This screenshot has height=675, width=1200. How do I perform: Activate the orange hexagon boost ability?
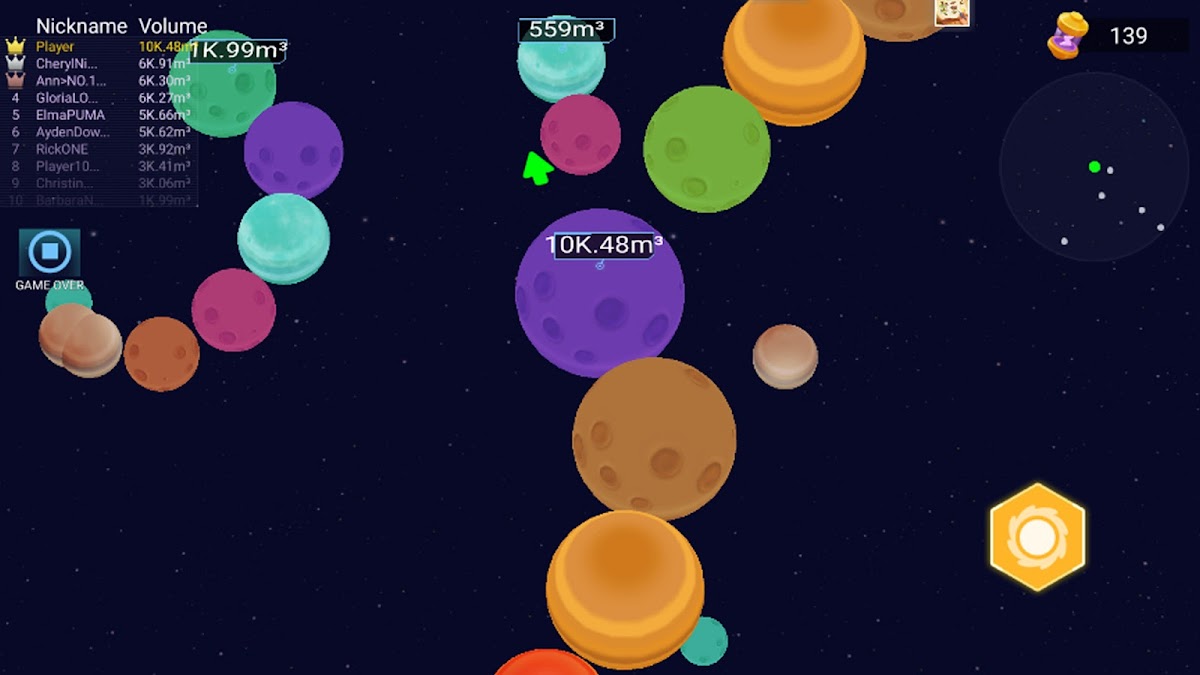(x=1037, y=537)
